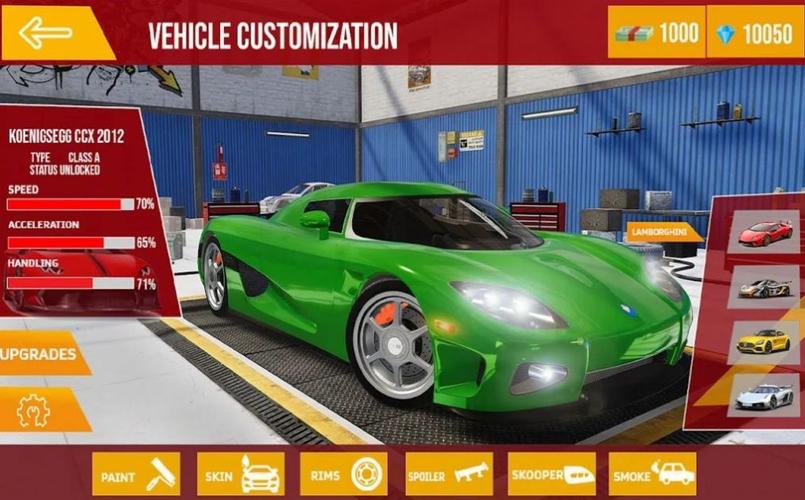The height and width of the screenshot is (500, 805).
Task: Go back using the arrow button
Action: 47,33
